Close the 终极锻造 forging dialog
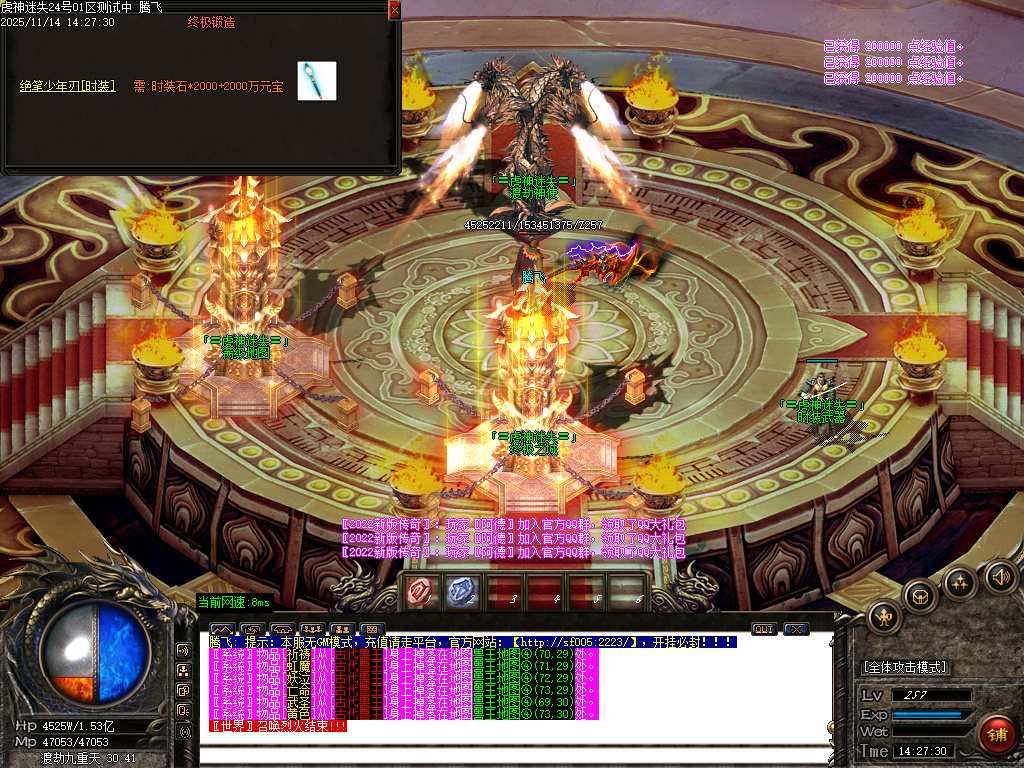Image resolution: width=1024 pixels, height=768 pixels. point(394,9)
